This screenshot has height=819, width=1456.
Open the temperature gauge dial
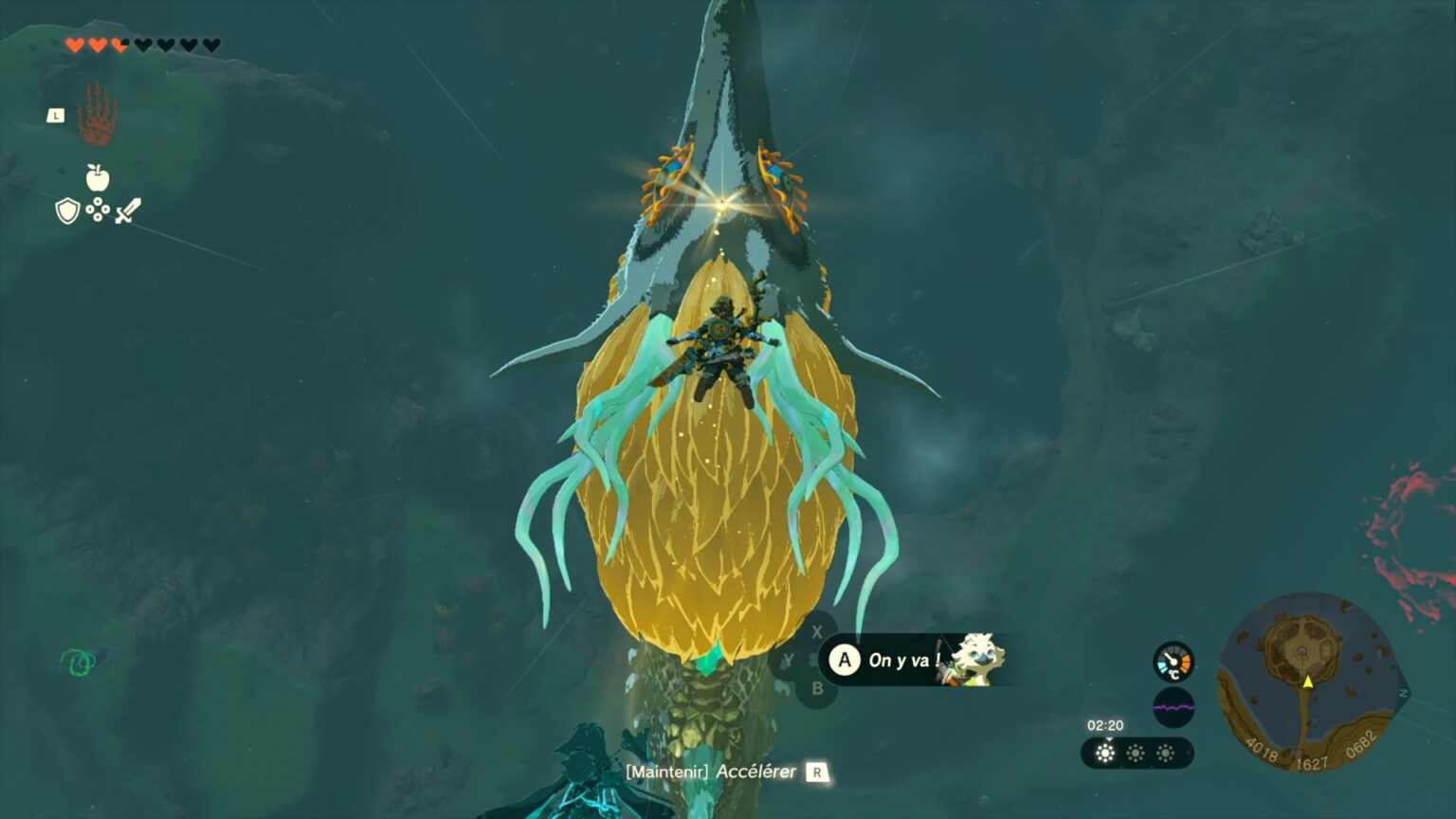[x=1174, y=662]
